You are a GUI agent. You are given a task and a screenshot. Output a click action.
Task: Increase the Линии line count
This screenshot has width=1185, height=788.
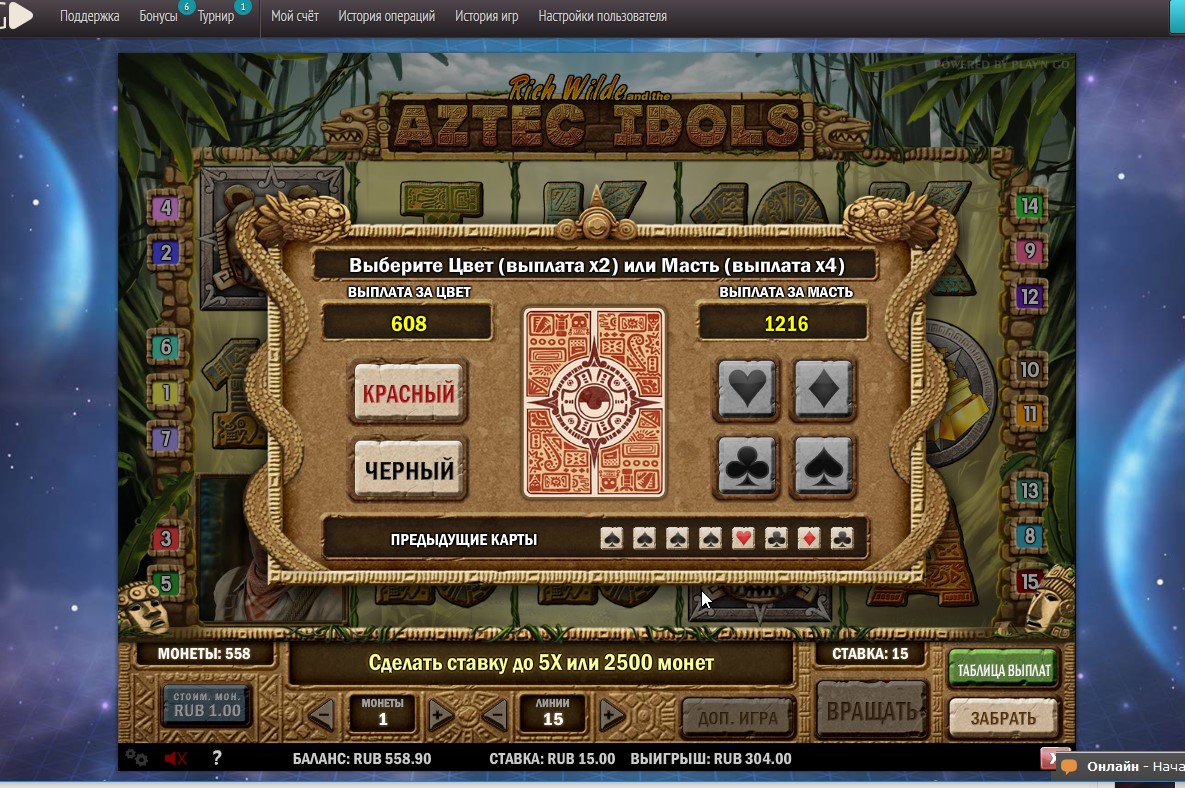[x=611, y=715]
